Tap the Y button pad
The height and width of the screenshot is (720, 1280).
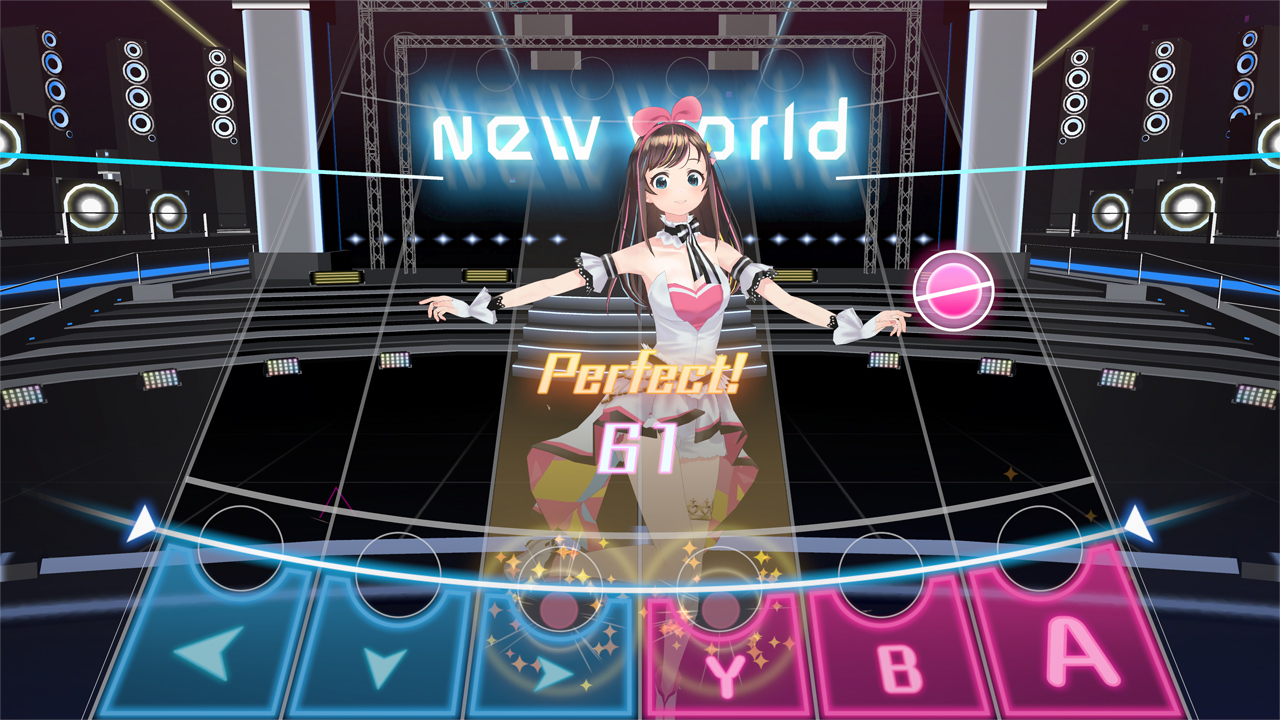[723, 660]
